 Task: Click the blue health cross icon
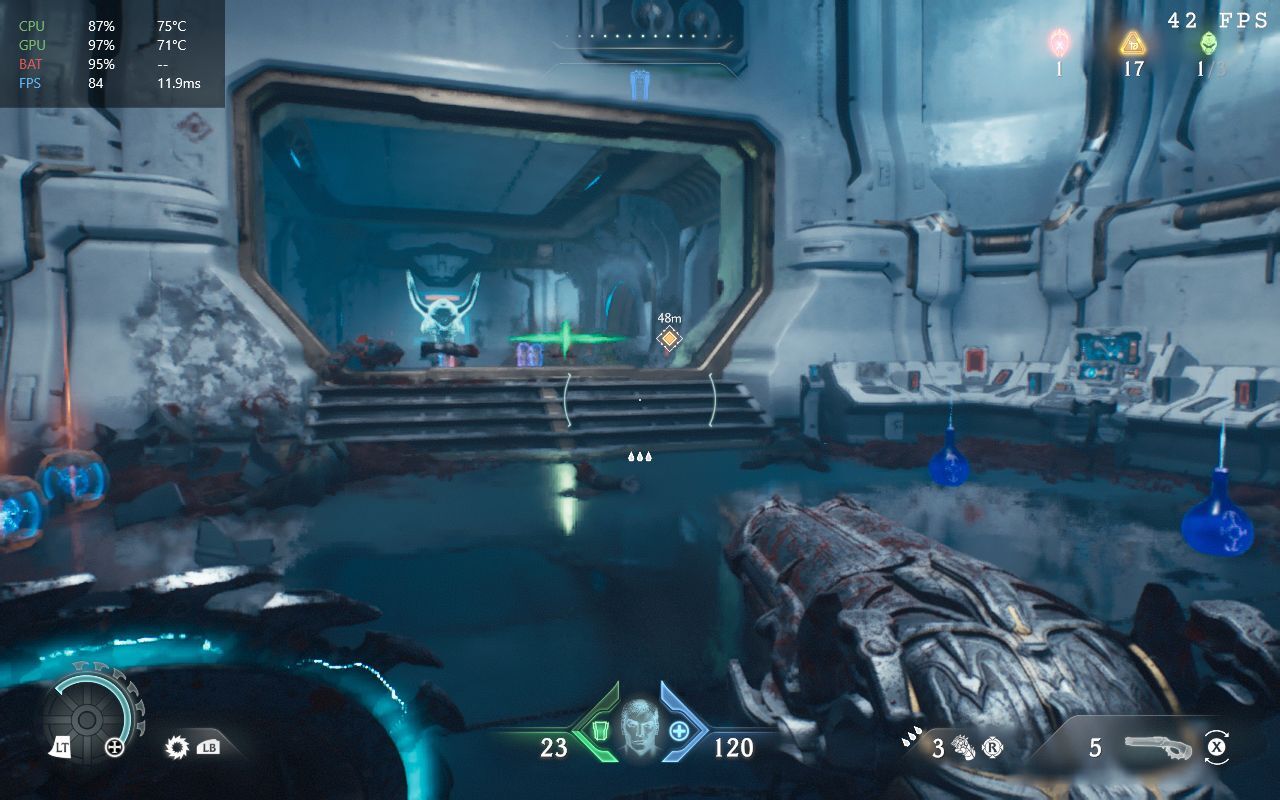(x=679, y=731)
